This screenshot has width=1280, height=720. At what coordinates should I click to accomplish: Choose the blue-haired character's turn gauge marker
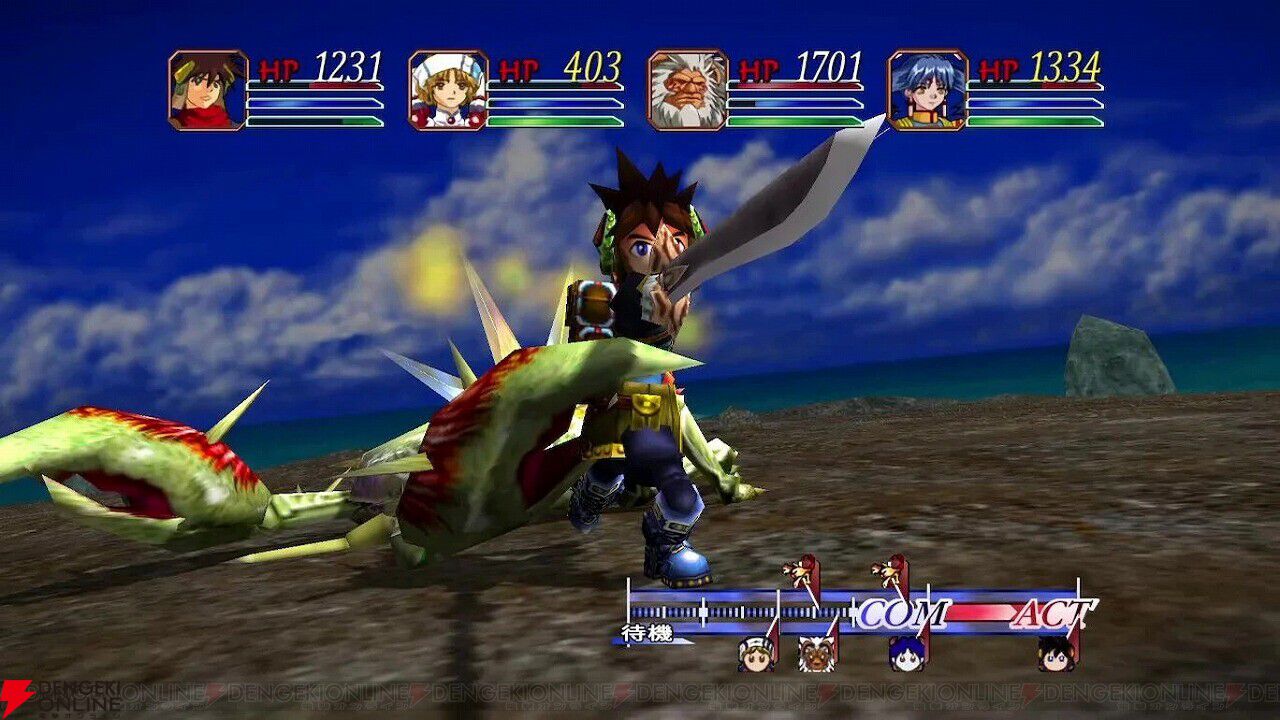coord(906,653)
